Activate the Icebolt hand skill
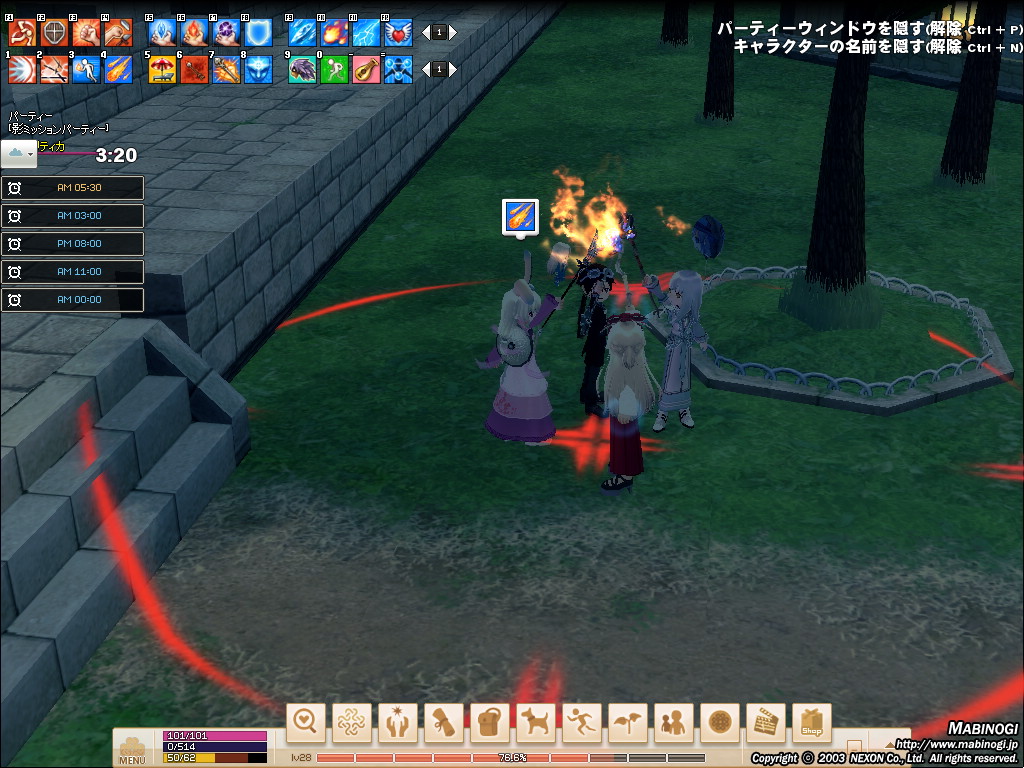The image size is (1024, 768). coord(161,32)
